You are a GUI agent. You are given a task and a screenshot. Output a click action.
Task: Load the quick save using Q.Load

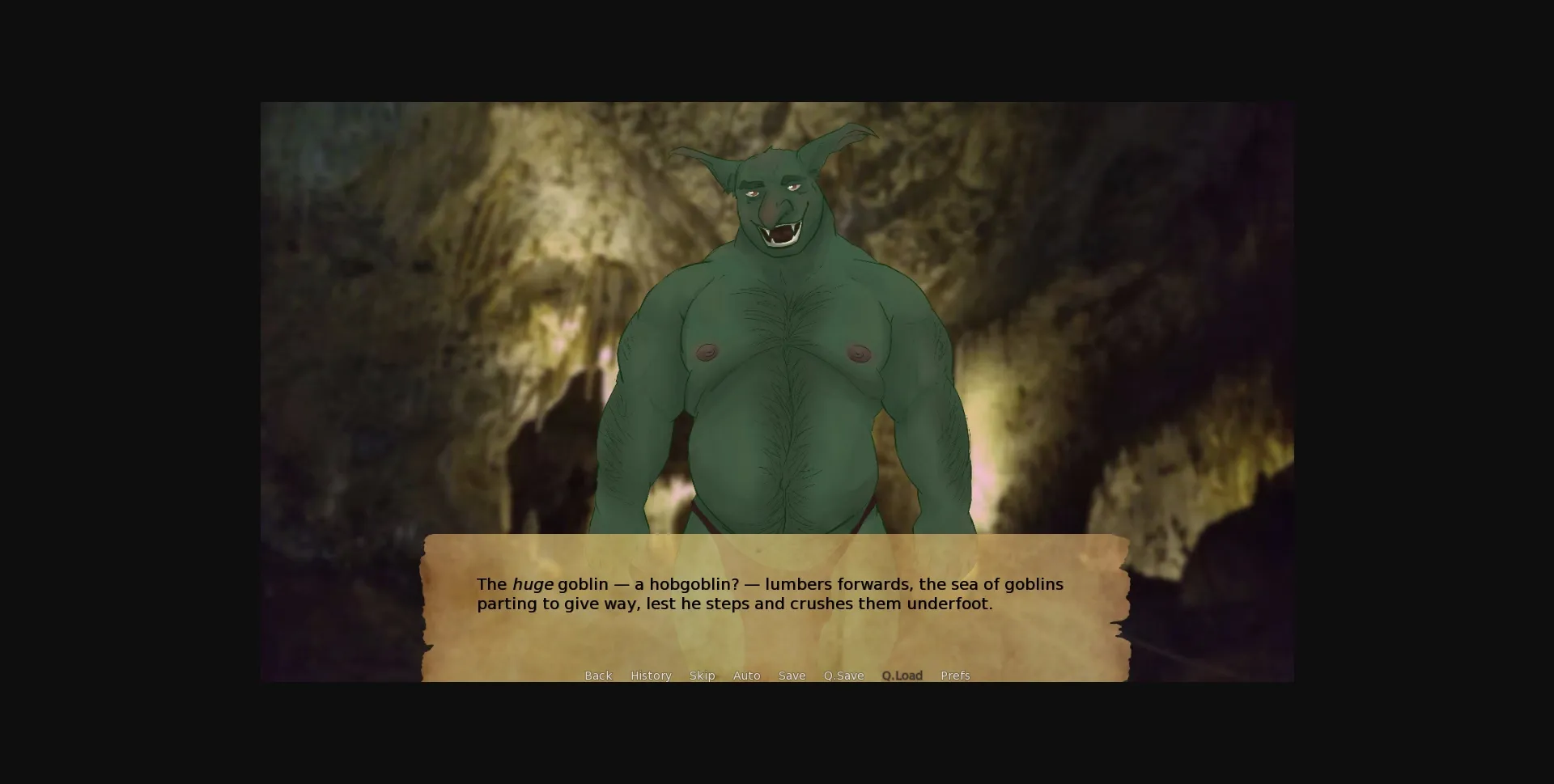click(902, 675)
